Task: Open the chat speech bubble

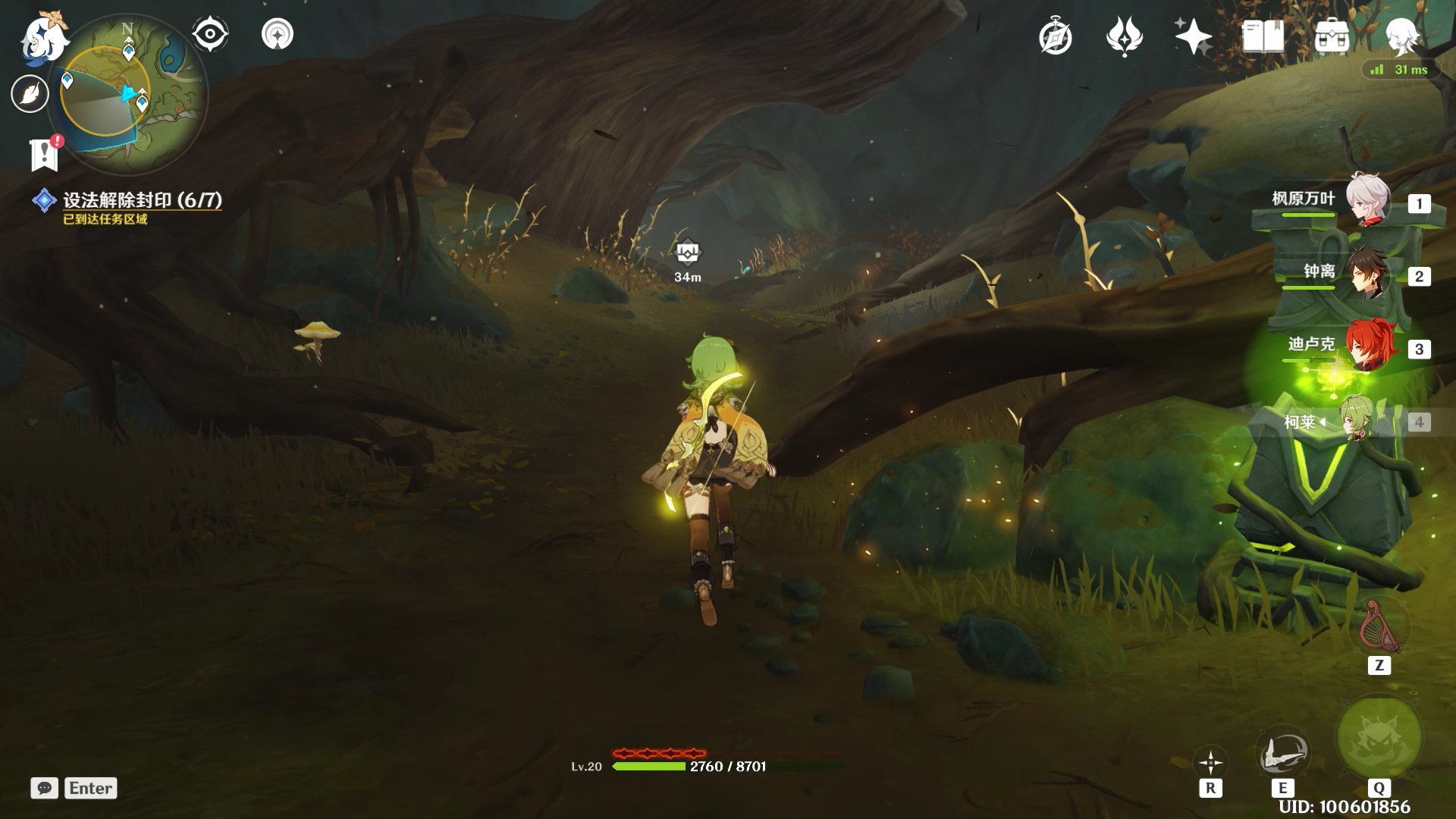Action: click(x=45, y=788)
